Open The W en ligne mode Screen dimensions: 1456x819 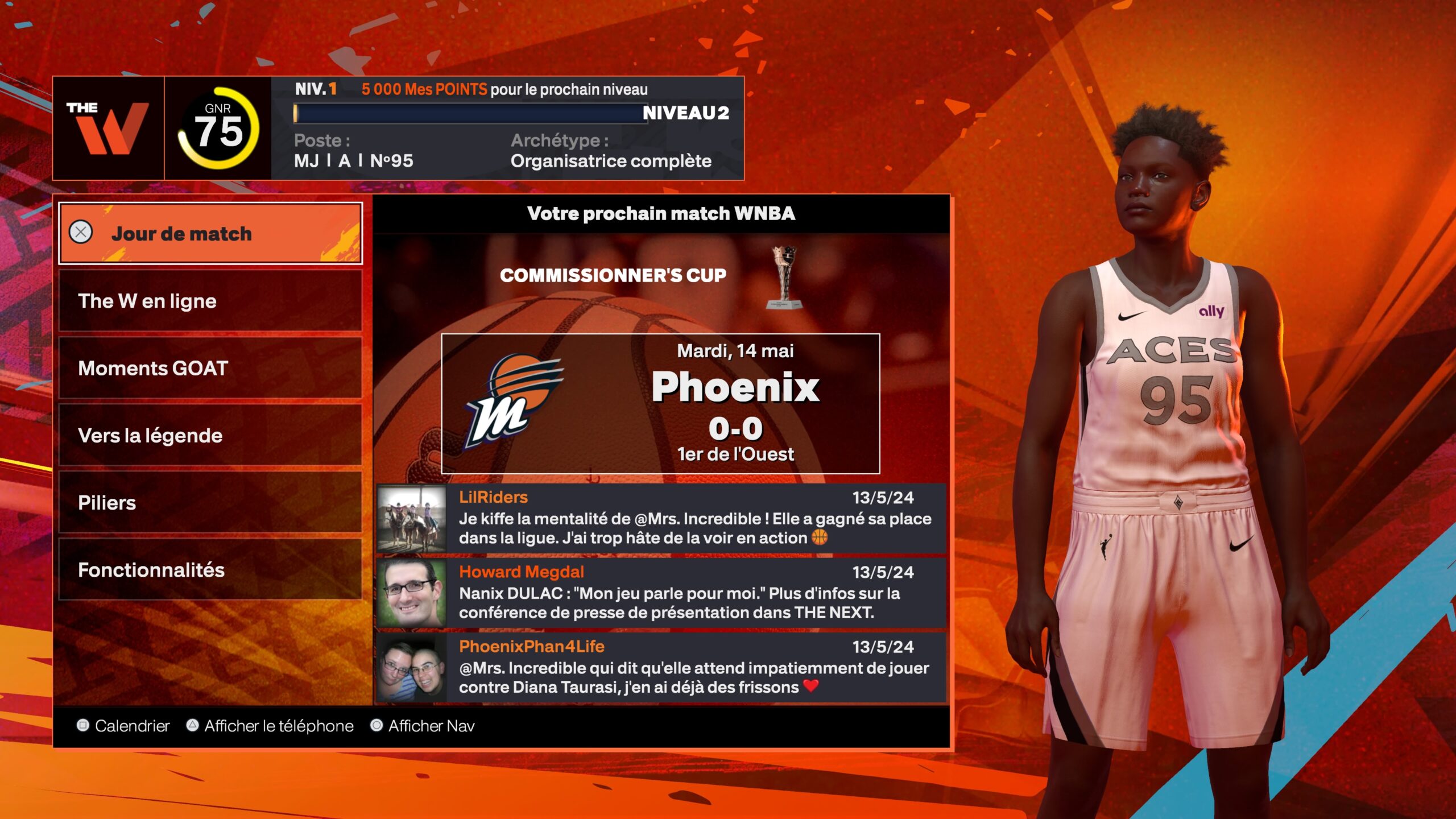point(210,301)
